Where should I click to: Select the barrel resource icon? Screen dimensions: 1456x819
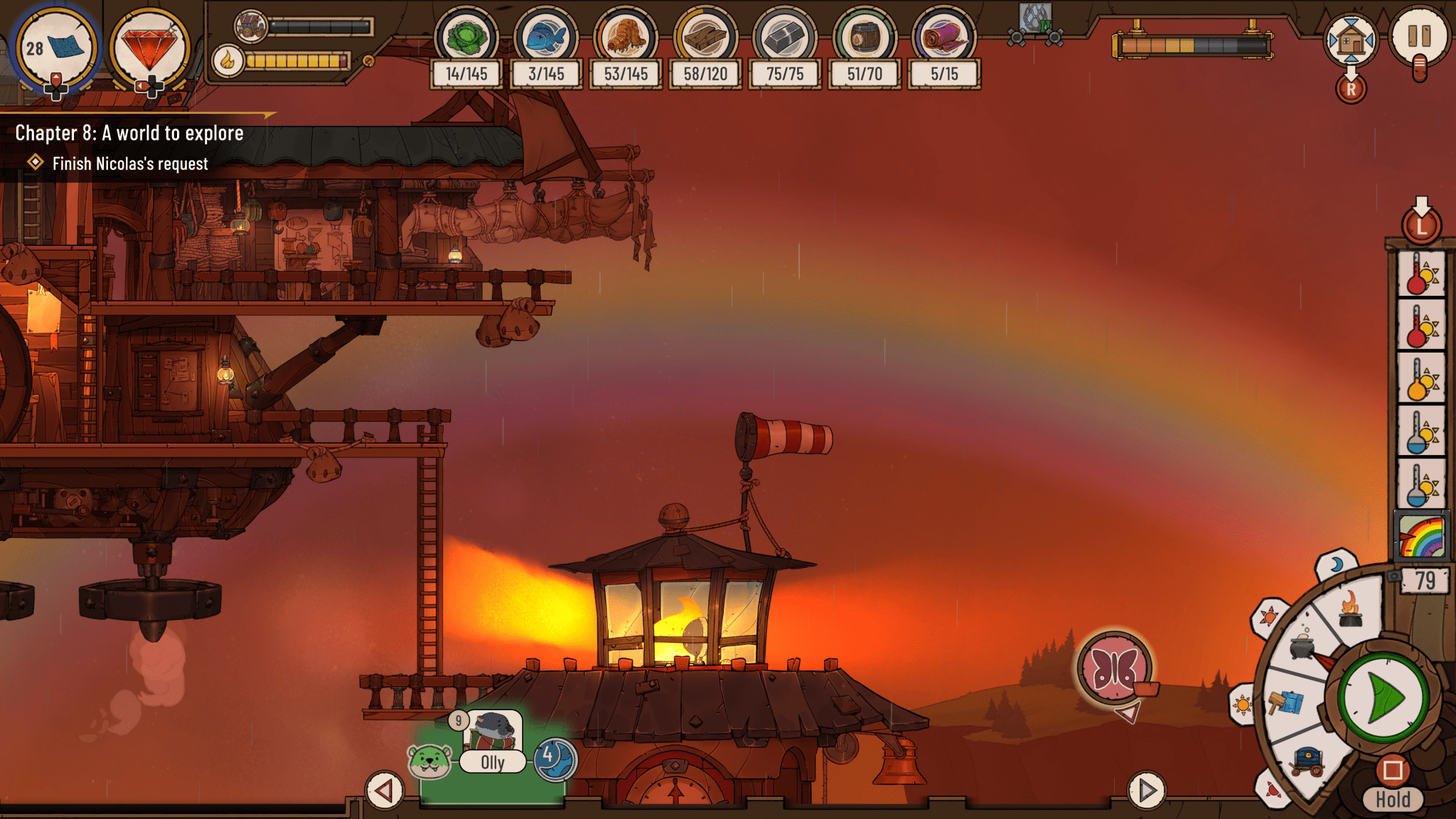[864, 37]
